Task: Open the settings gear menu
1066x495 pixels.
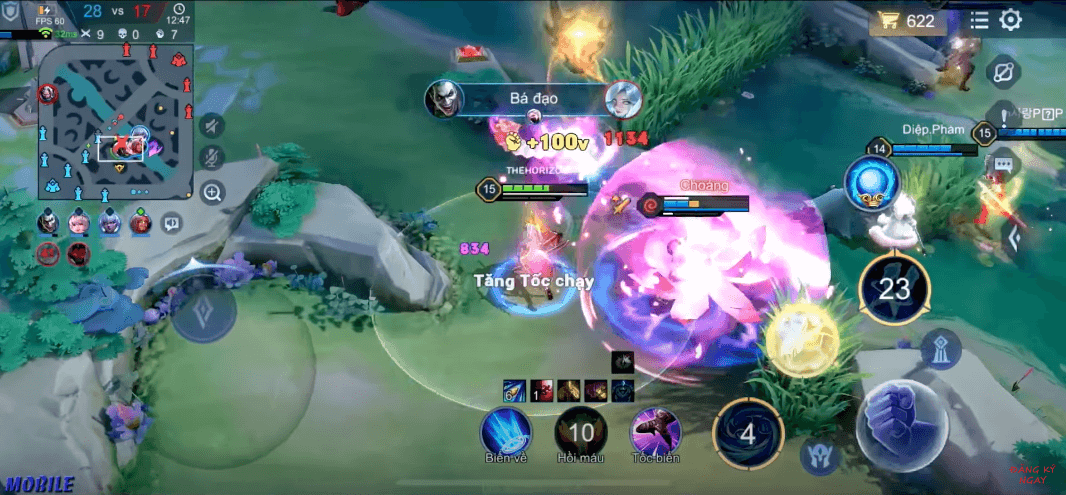Action: point(1011,20)
